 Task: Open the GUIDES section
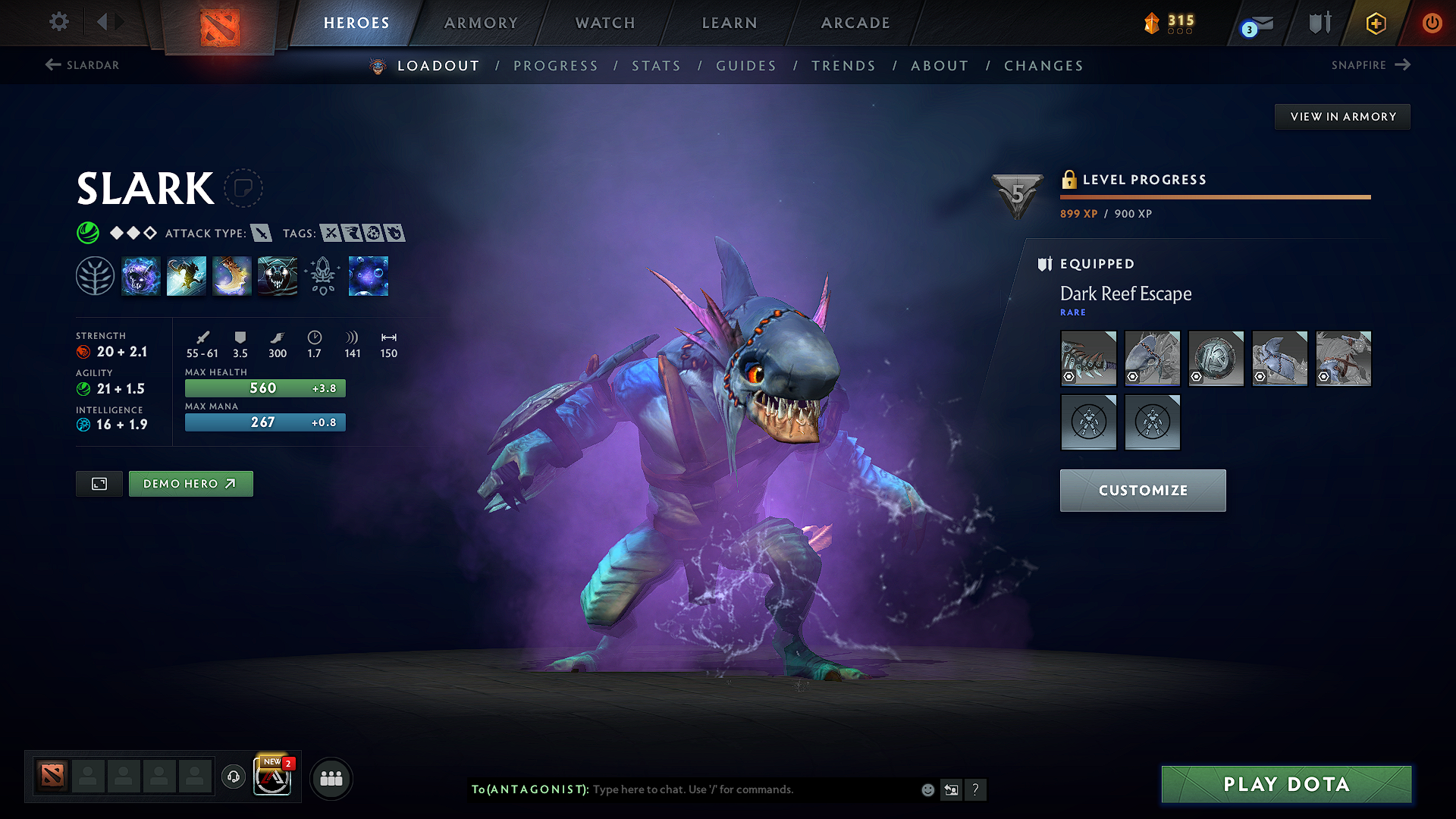(x=746, y=66)
